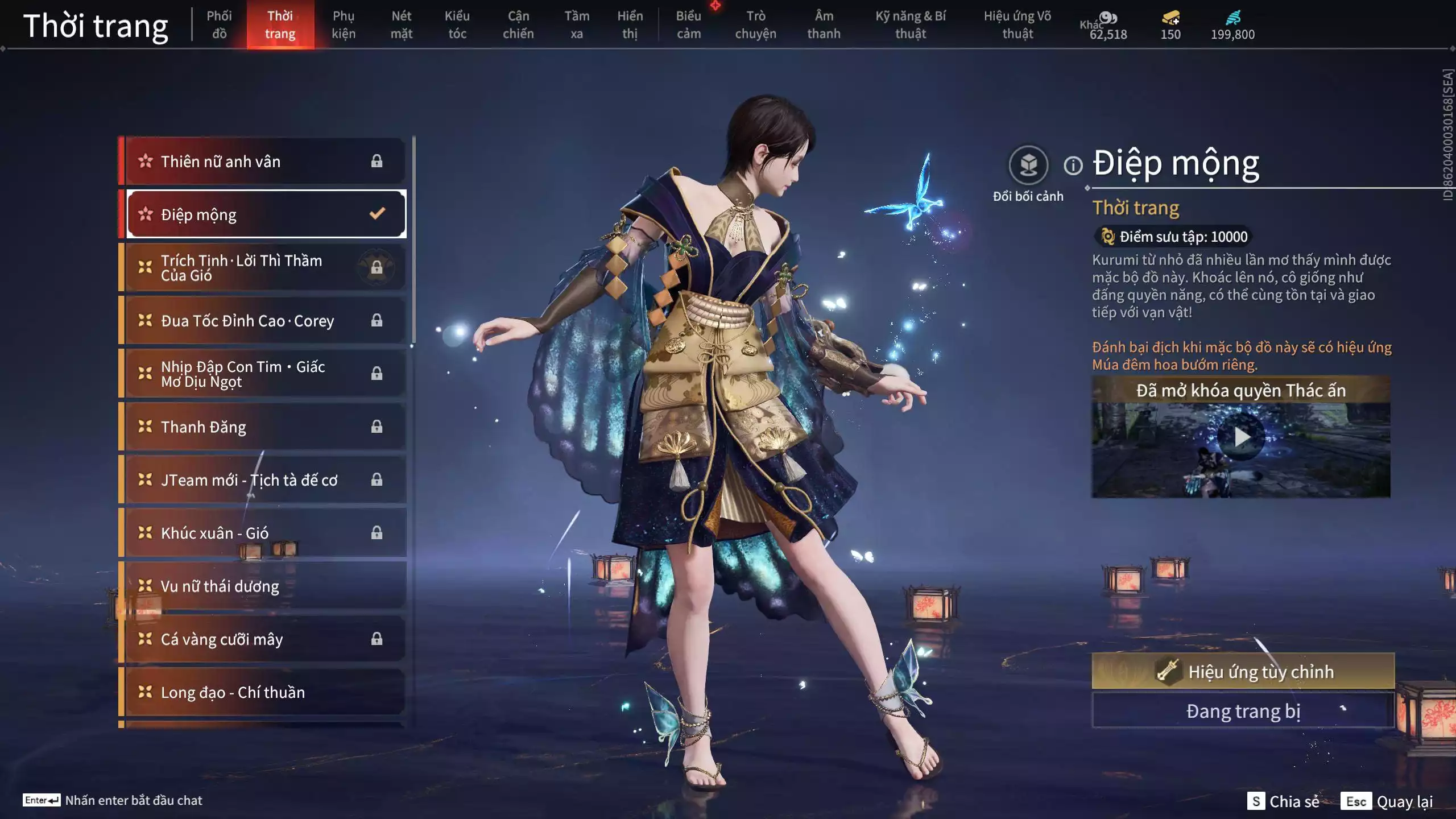Switch to the Phối đồ tab
The width and height of the screenshot is (1456, 819).
coord(219,25)
